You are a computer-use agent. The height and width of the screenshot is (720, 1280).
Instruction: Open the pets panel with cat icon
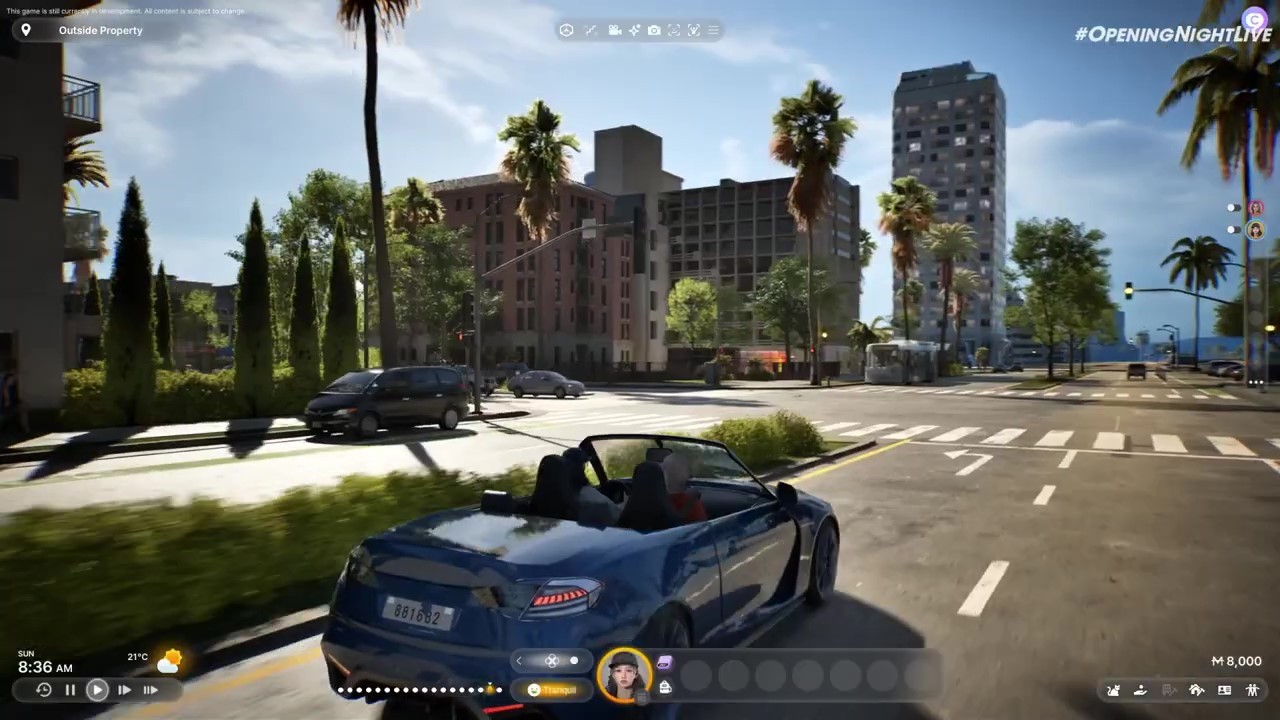pos(1113,690)
